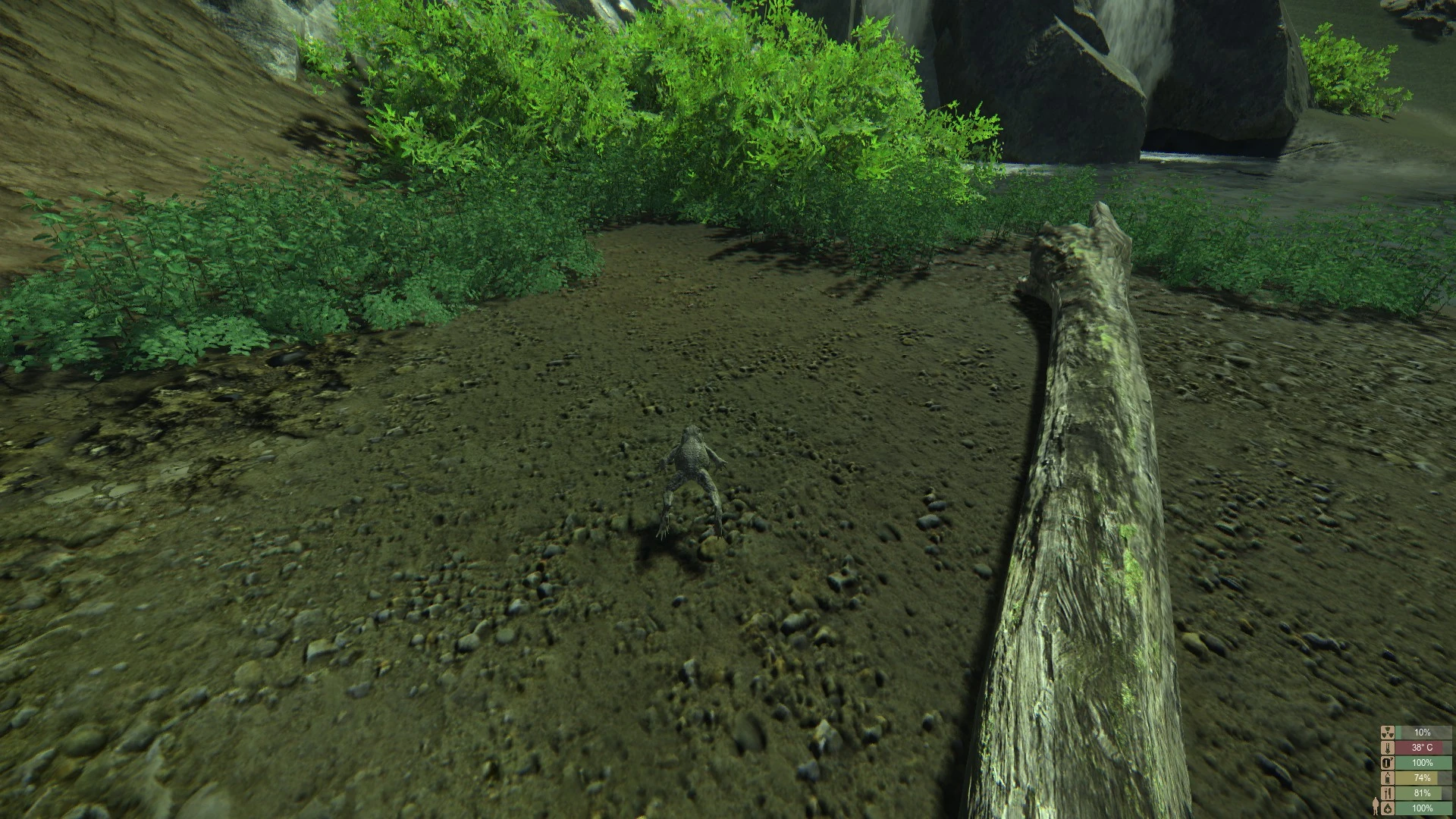Click the water bottle thirst icon
This screenshot has height=819, width=1456.
[1388, 778]
